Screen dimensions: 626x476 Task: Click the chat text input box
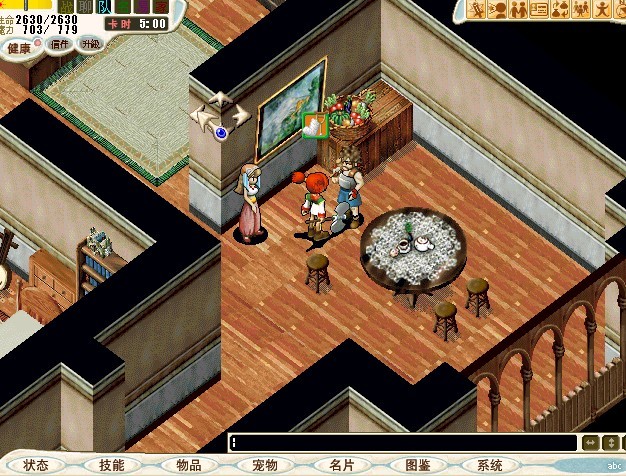(x=400, y=443)
